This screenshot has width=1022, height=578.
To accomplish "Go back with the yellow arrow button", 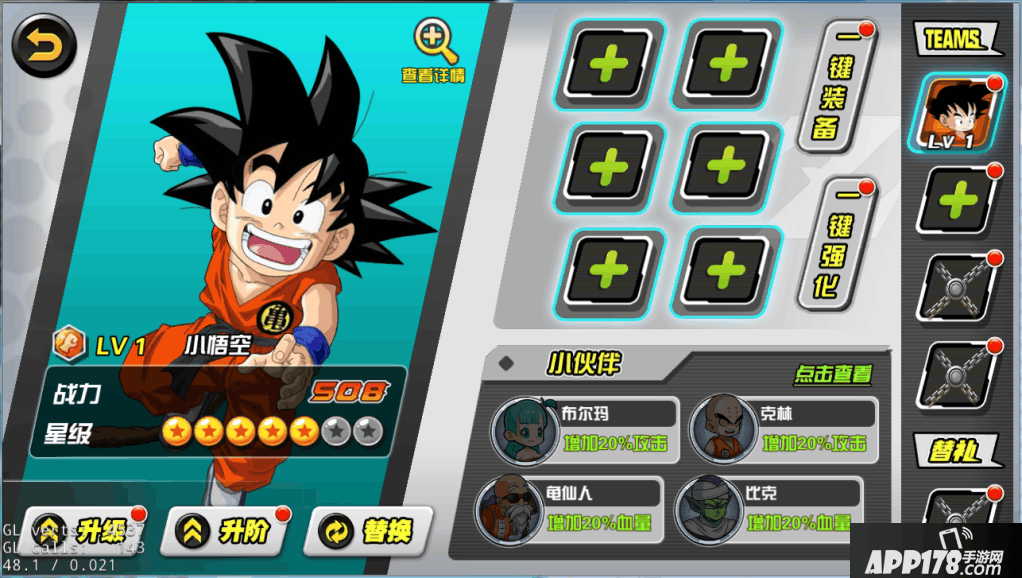I will [x=43, y=46].
